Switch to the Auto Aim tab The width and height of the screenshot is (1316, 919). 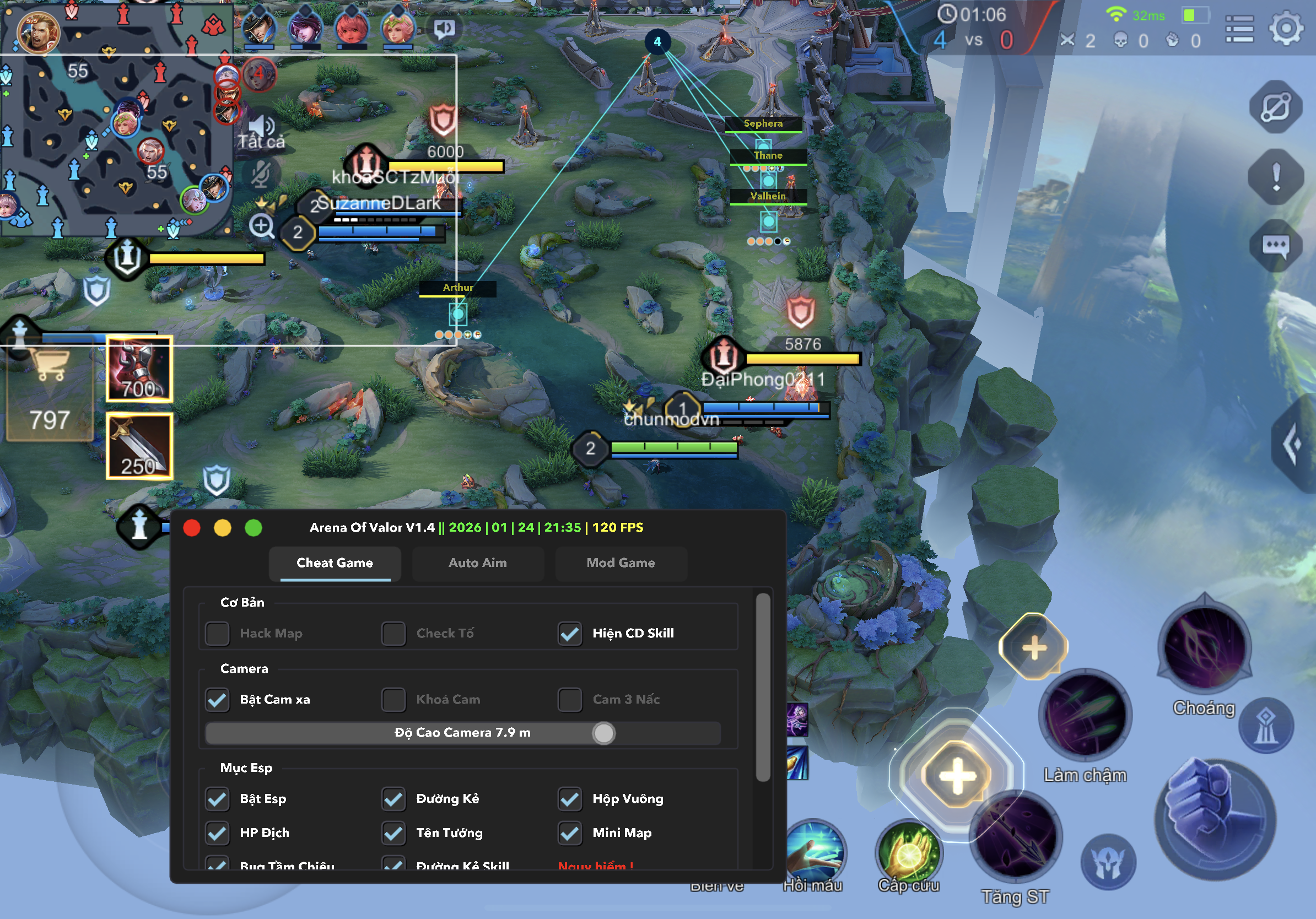tap(477, 563)
